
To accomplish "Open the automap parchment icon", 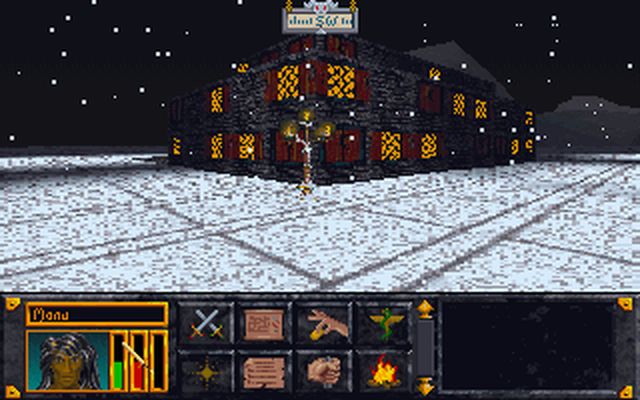I will tap(264, 324).
